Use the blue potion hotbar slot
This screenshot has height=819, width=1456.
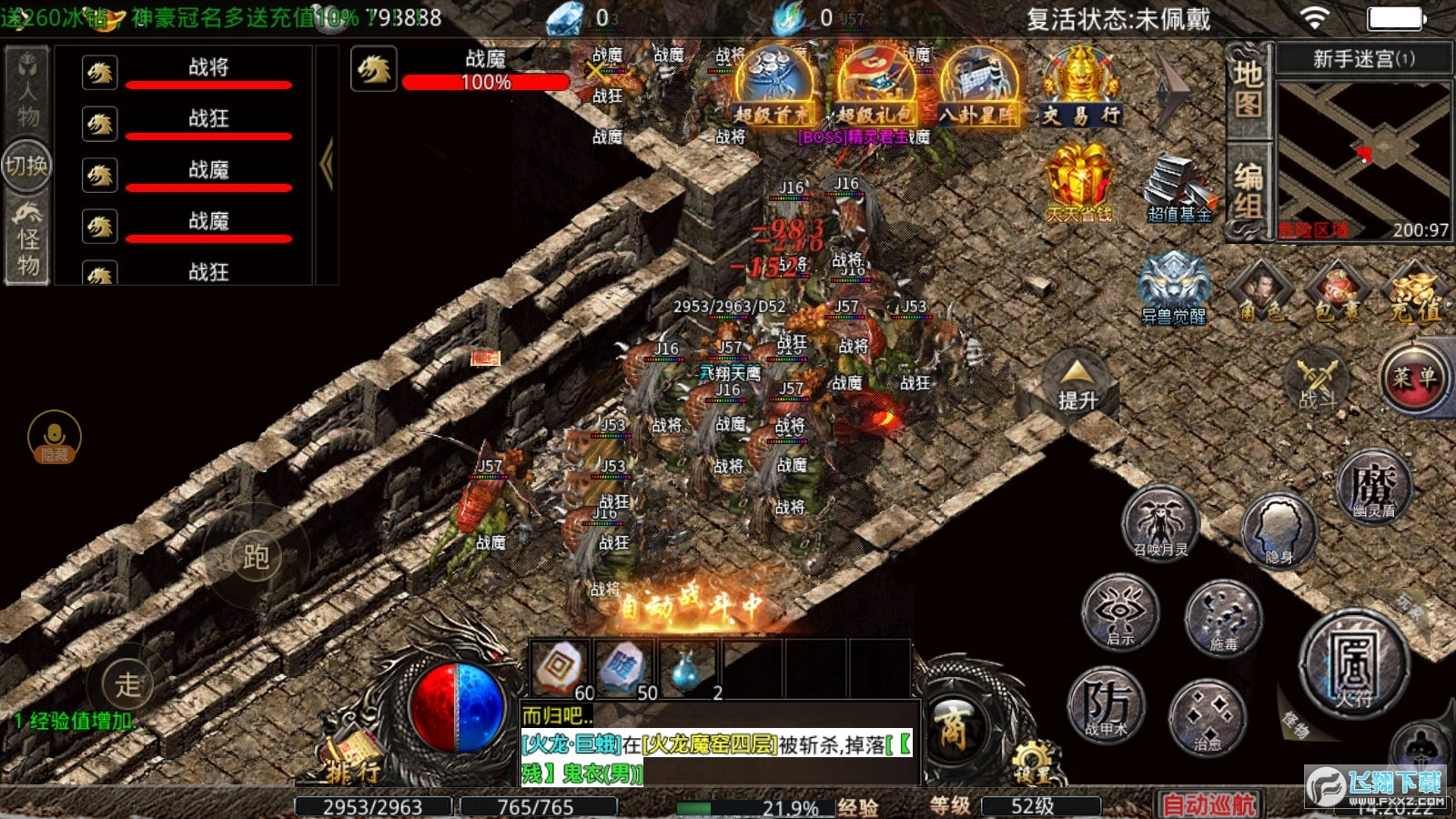(x=687, y=671)
